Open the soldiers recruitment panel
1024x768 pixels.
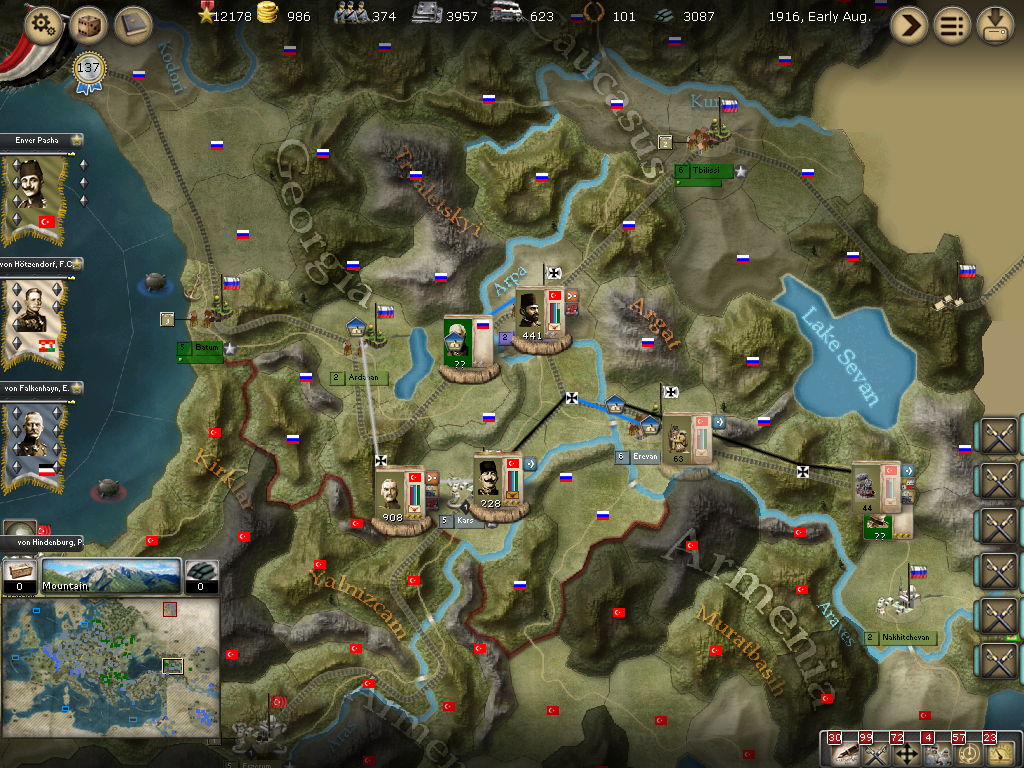936,753
